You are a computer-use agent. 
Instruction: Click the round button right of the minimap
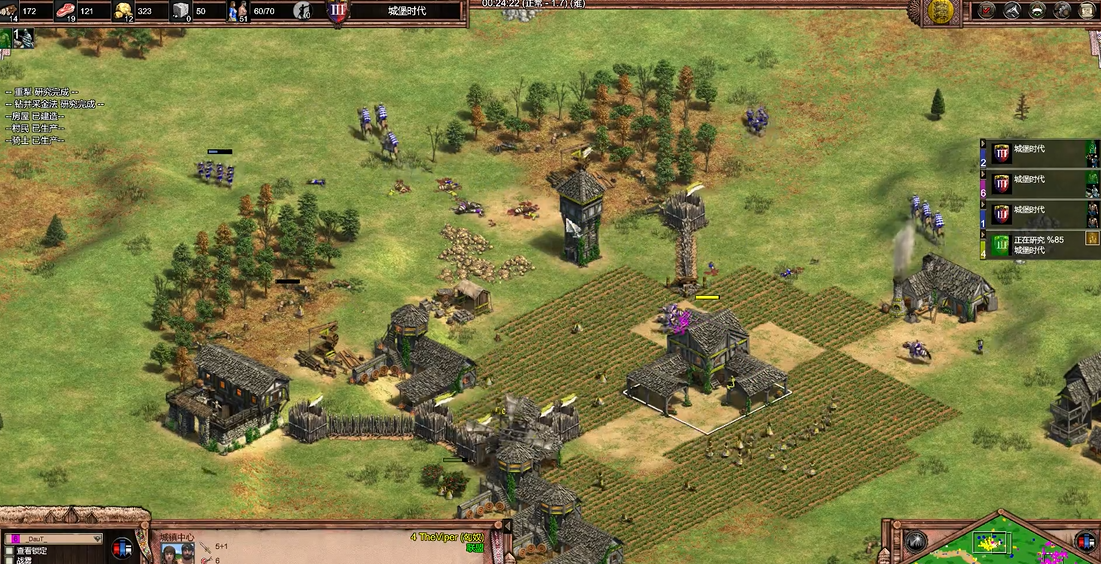(1085, 541)
